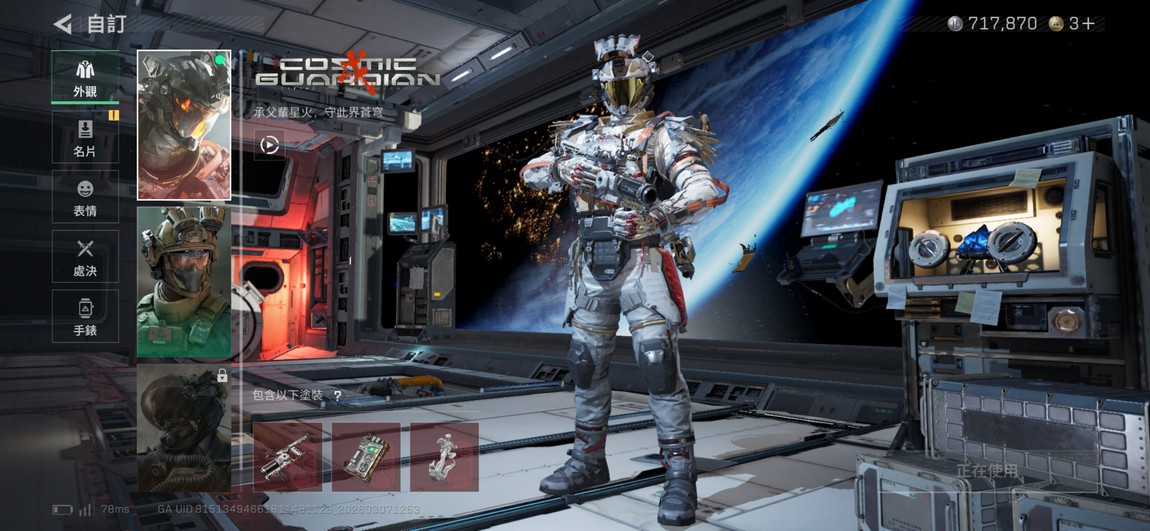The image size is (1150, 531).
Task: View the included supply case skin item
Action: point(366,457)
